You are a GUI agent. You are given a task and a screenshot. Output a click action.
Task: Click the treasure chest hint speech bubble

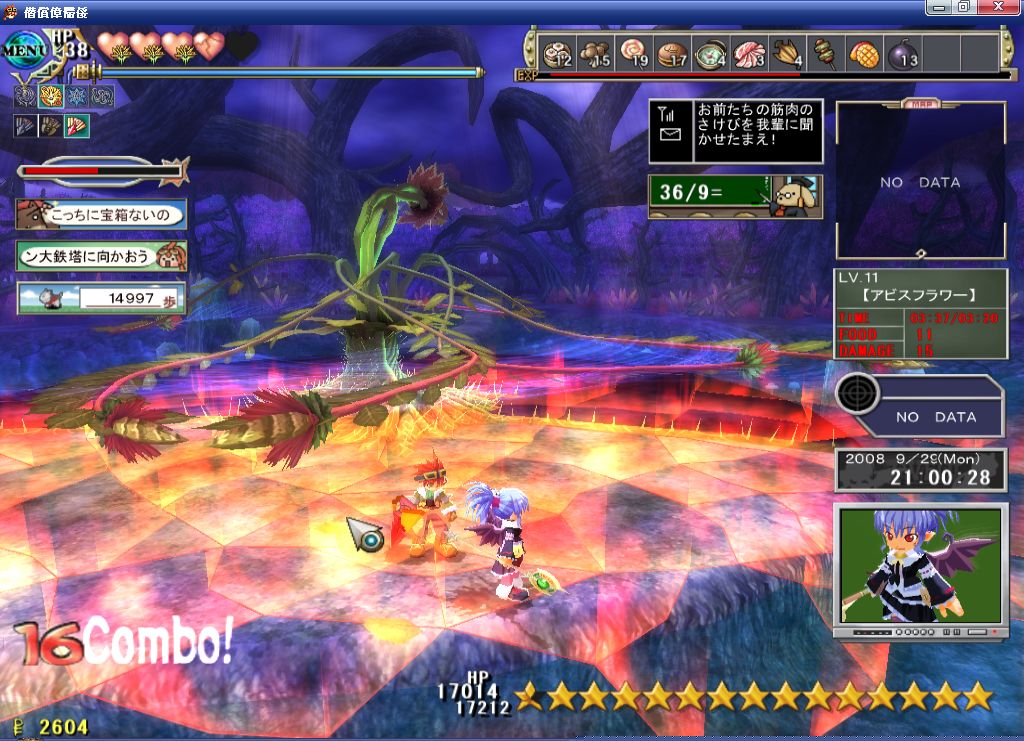[x=101, y=214]
